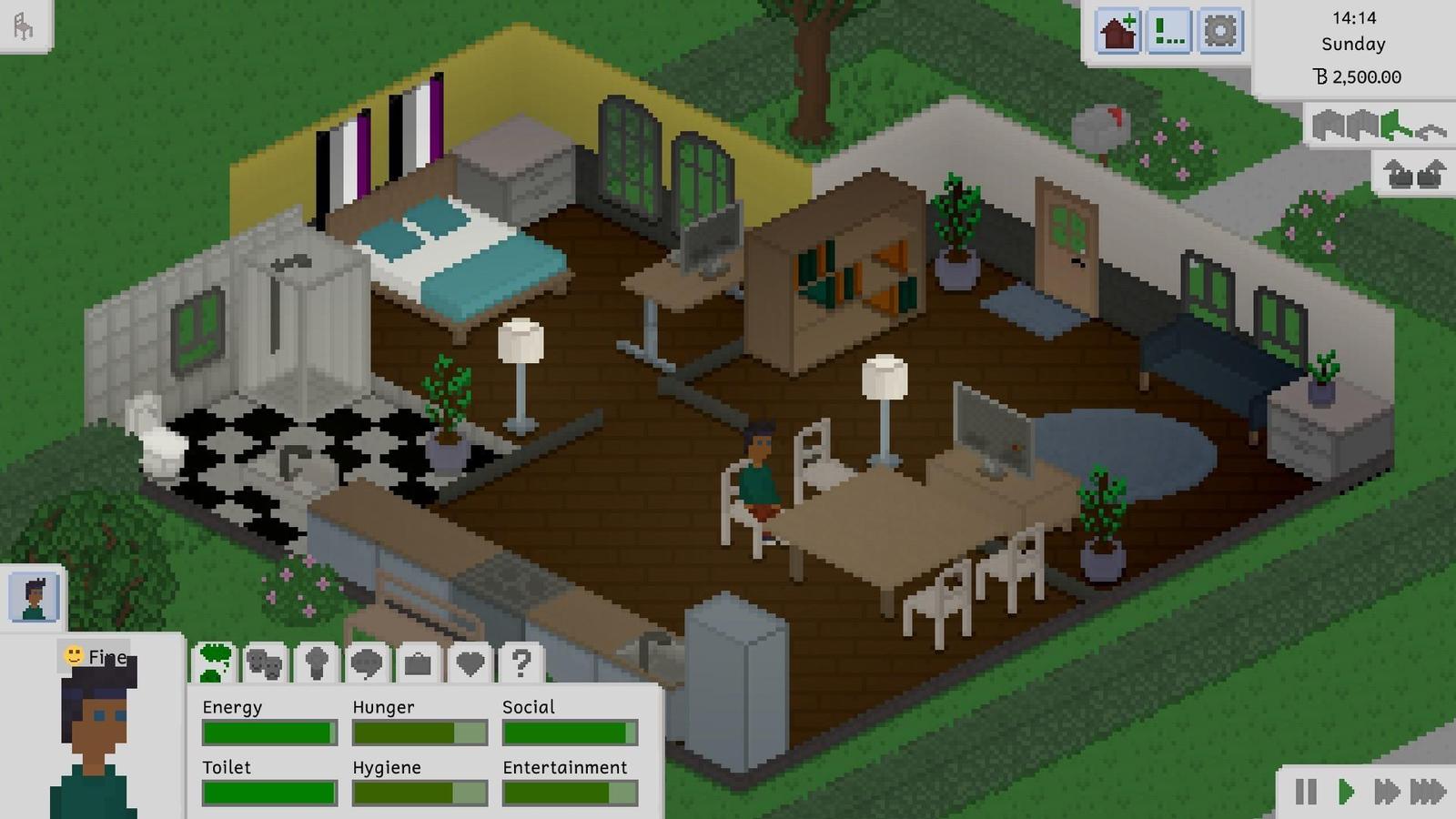Click the 'Fine' mood indicator
The image size is (1456, 819).
(x=95, y=655)
